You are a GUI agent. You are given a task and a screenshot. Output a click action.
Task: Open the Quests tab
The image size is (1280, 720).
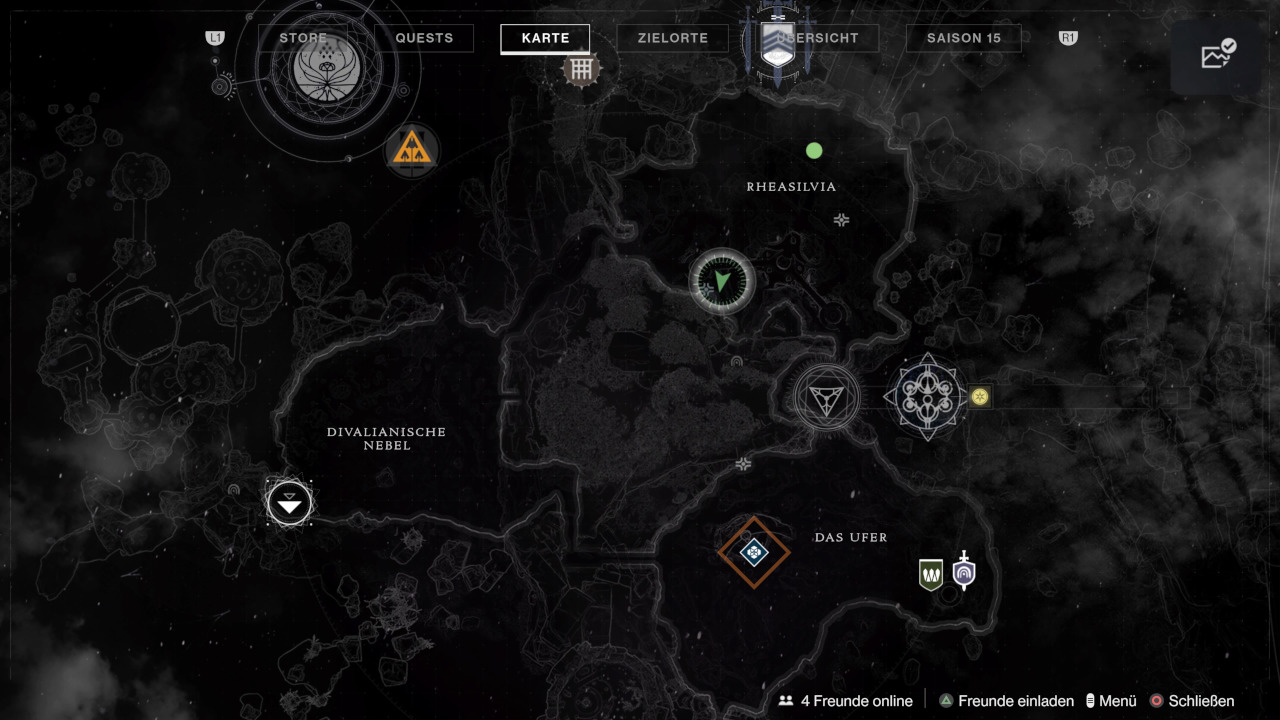(x=424, y=38)
